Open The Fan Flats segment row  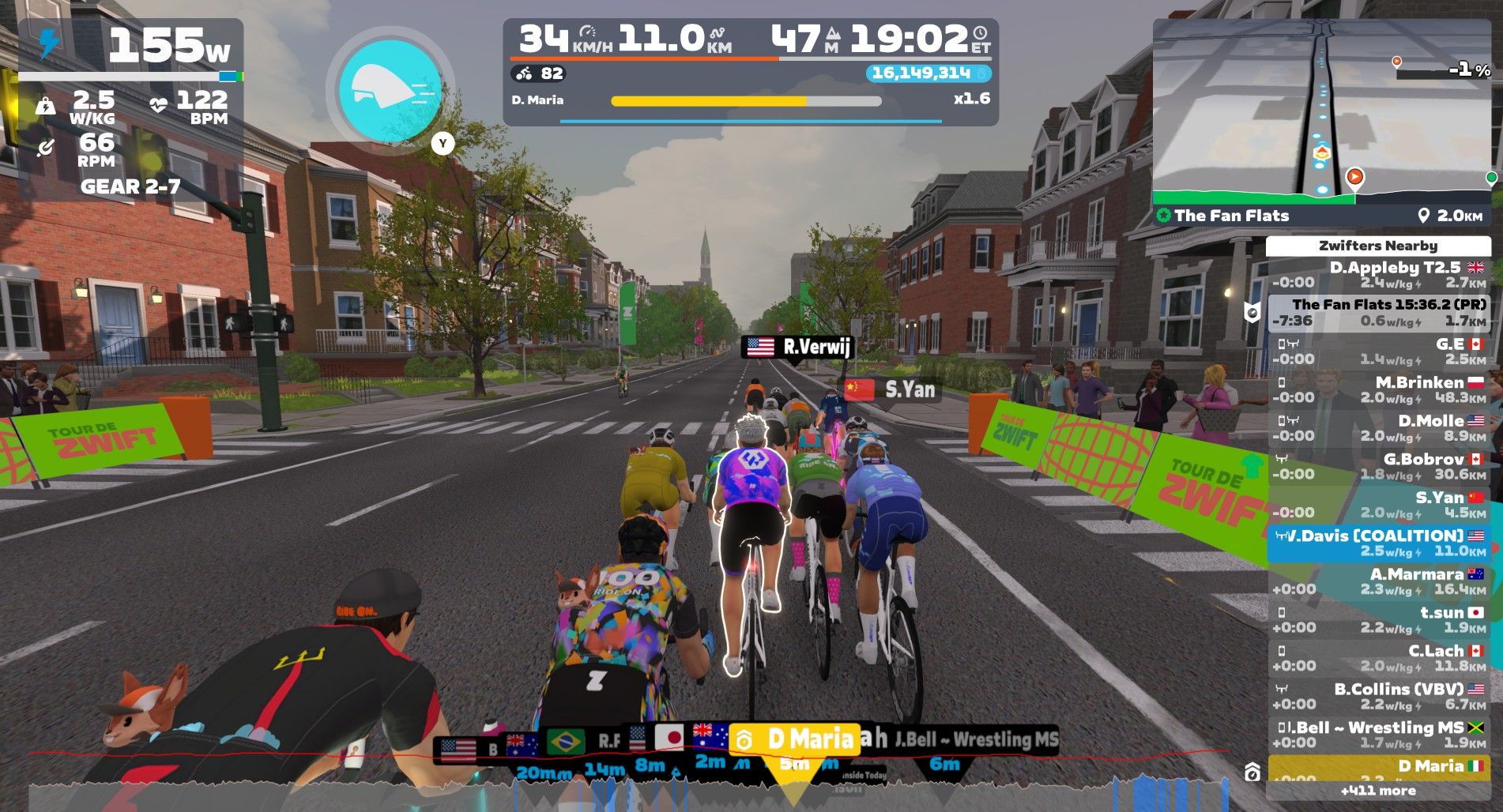[x=1378, y=313]
